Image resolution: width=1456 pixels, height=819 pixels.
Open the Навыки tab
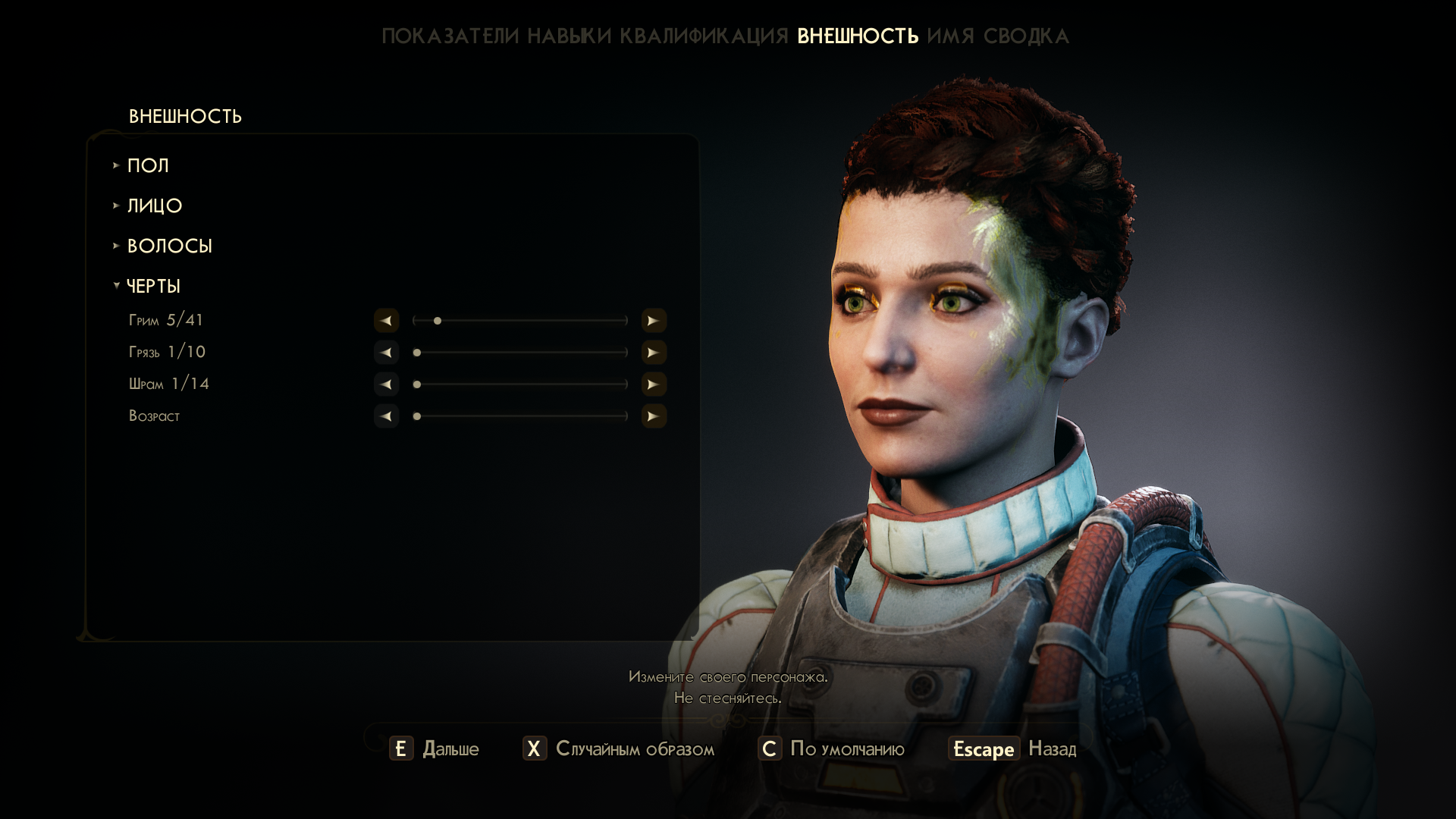pyautogui.click(x=569, y=36)
